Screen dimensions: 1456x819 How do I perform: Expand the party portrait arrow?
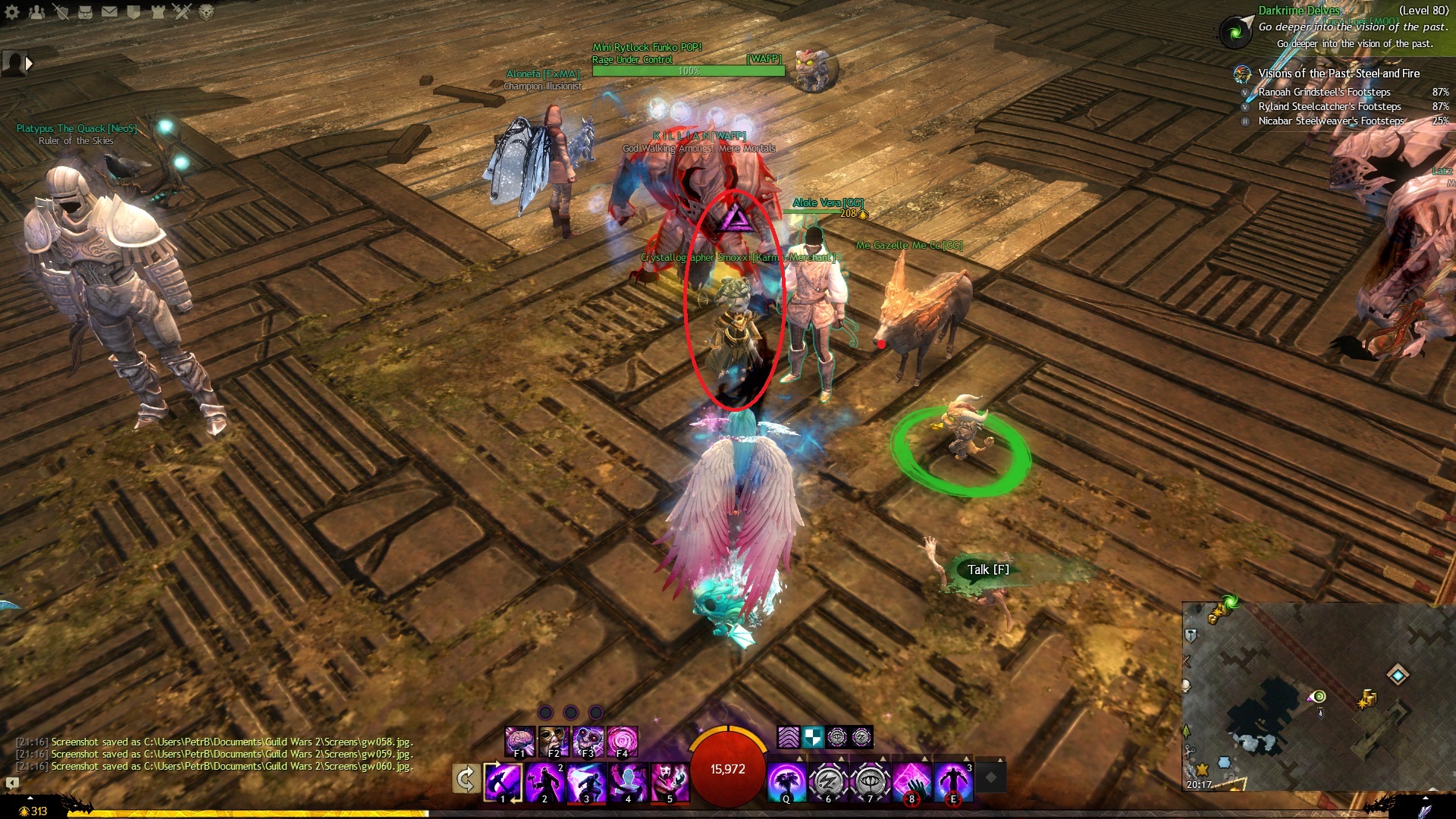coord(29,64)
